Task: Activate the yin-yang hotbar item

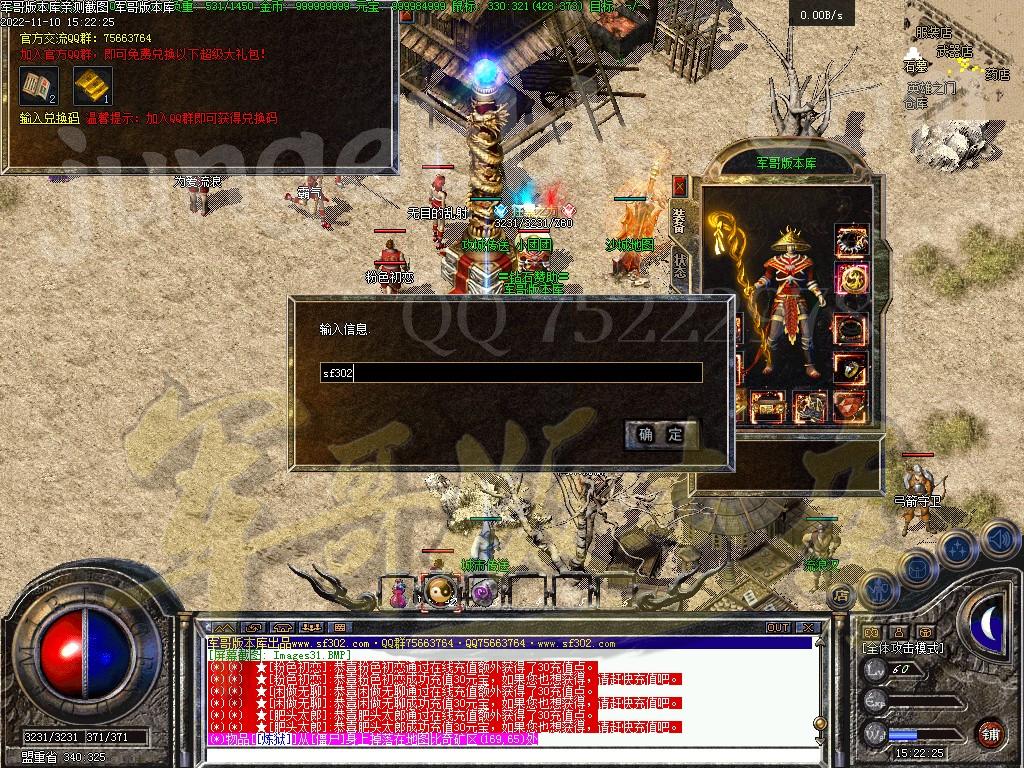Action: [x=440, y=593]
